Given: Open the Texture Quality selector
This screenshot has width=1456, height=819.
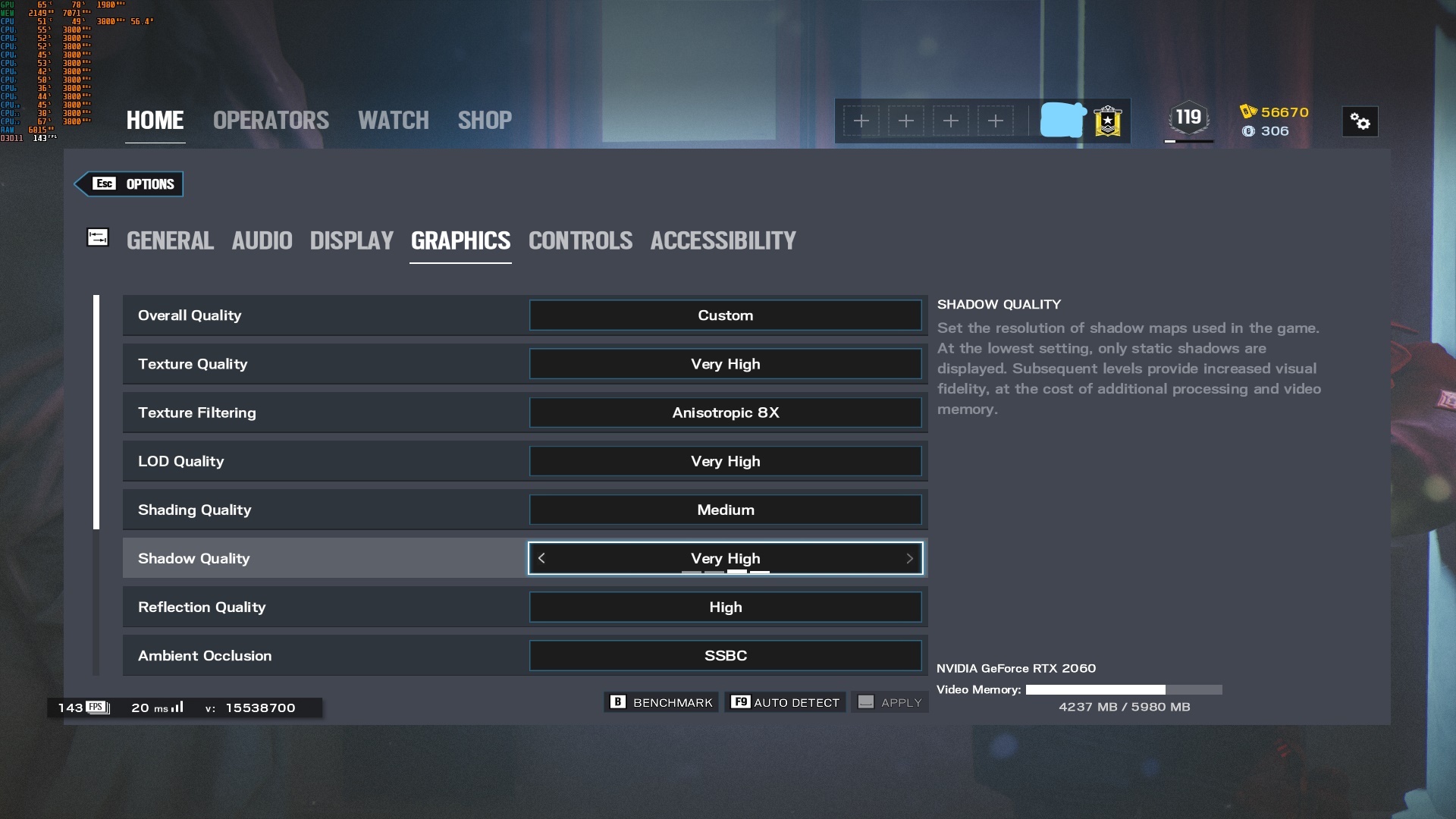Looking at the screenshot, I should tap(725, 364).
